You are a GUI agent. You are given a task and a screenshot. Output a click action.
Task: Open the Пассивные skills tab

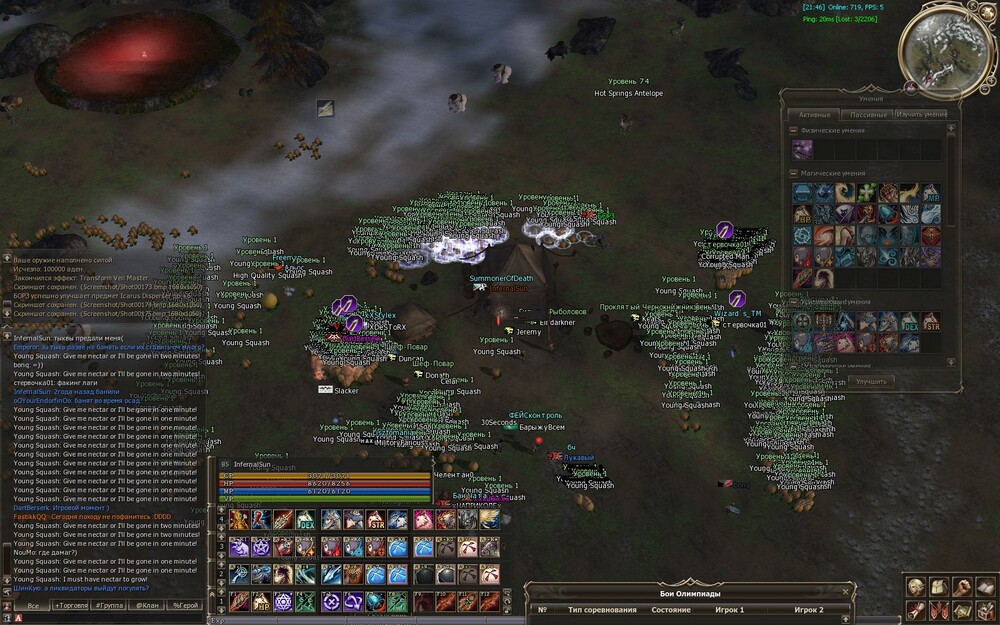click(867, 115)
